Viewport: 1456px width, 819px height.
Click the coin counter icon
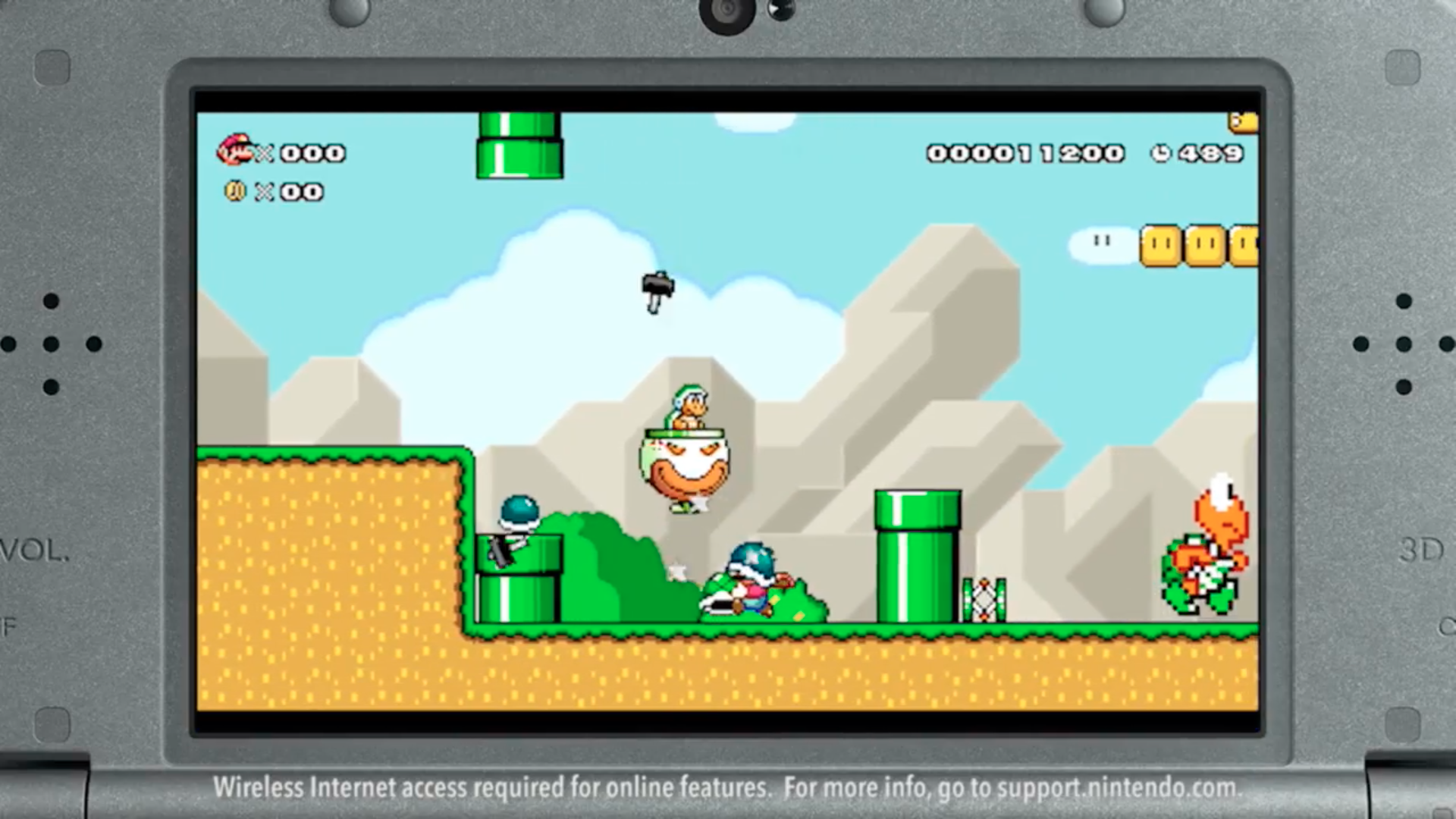(x=235, y=192)
